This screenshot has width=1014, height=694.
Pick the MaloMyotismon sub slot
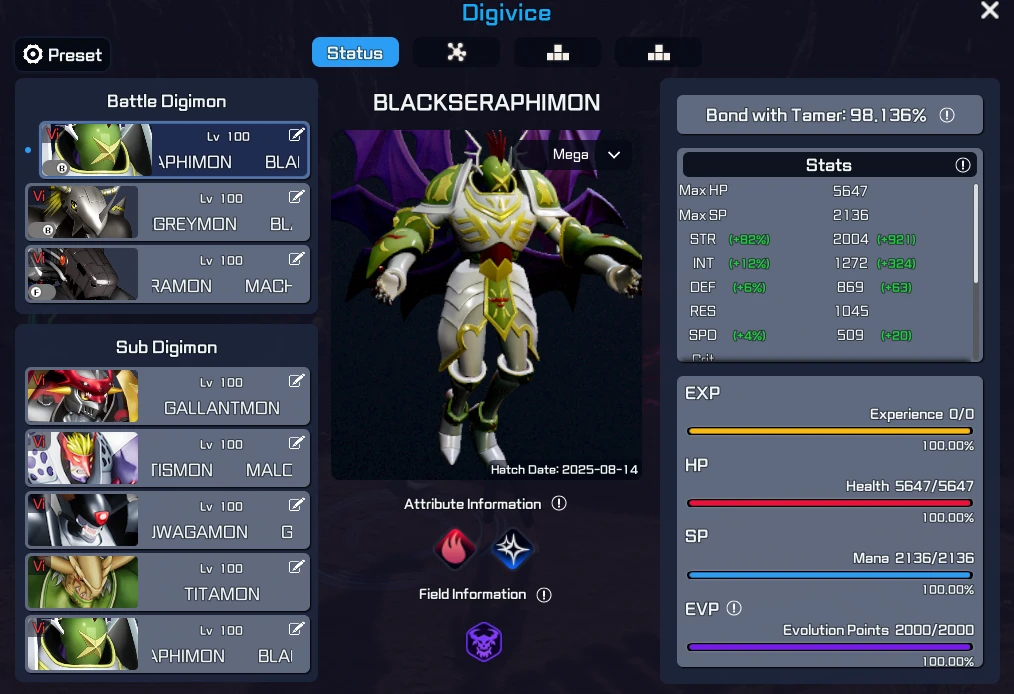coord(167,458)
